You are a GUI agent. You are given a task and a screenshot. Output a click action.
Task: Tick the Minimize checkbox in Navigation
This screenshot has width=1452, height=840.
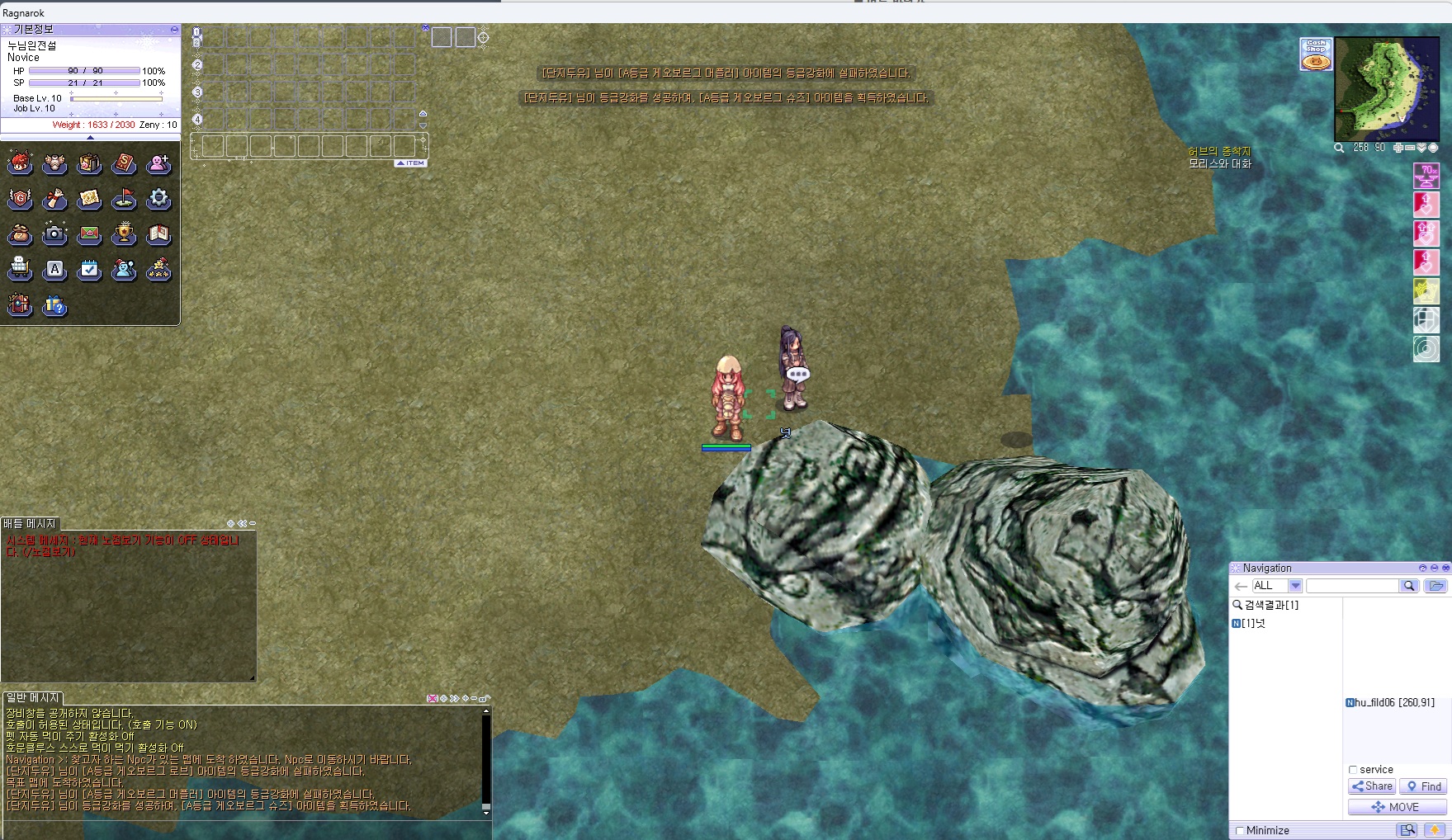click(1239, 831)
